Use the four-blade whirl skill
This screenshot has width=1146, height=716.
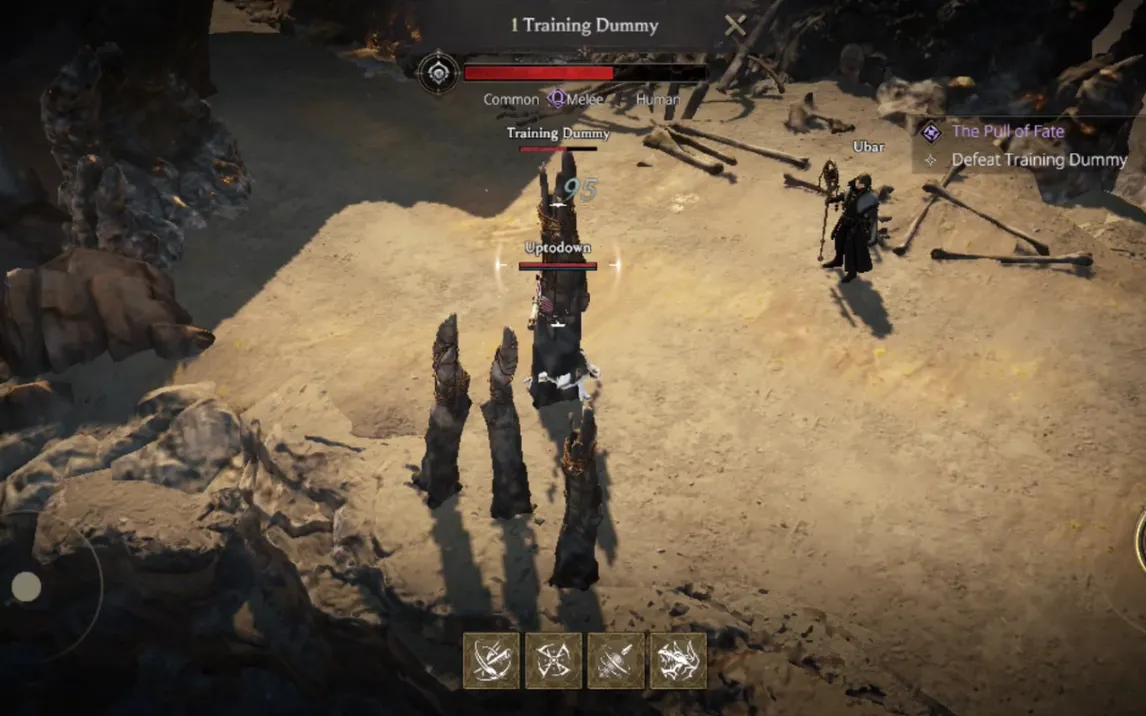pyautogui.click(x=553, y=660)
